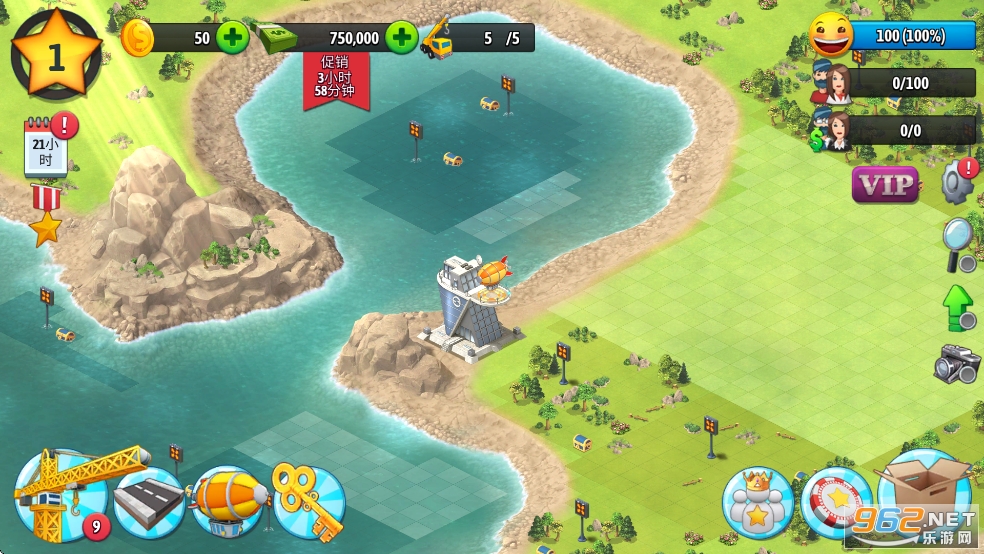This screenshot has width=984, height=554.
Task: Open the settings gear
Action: [x=958, y=183]
